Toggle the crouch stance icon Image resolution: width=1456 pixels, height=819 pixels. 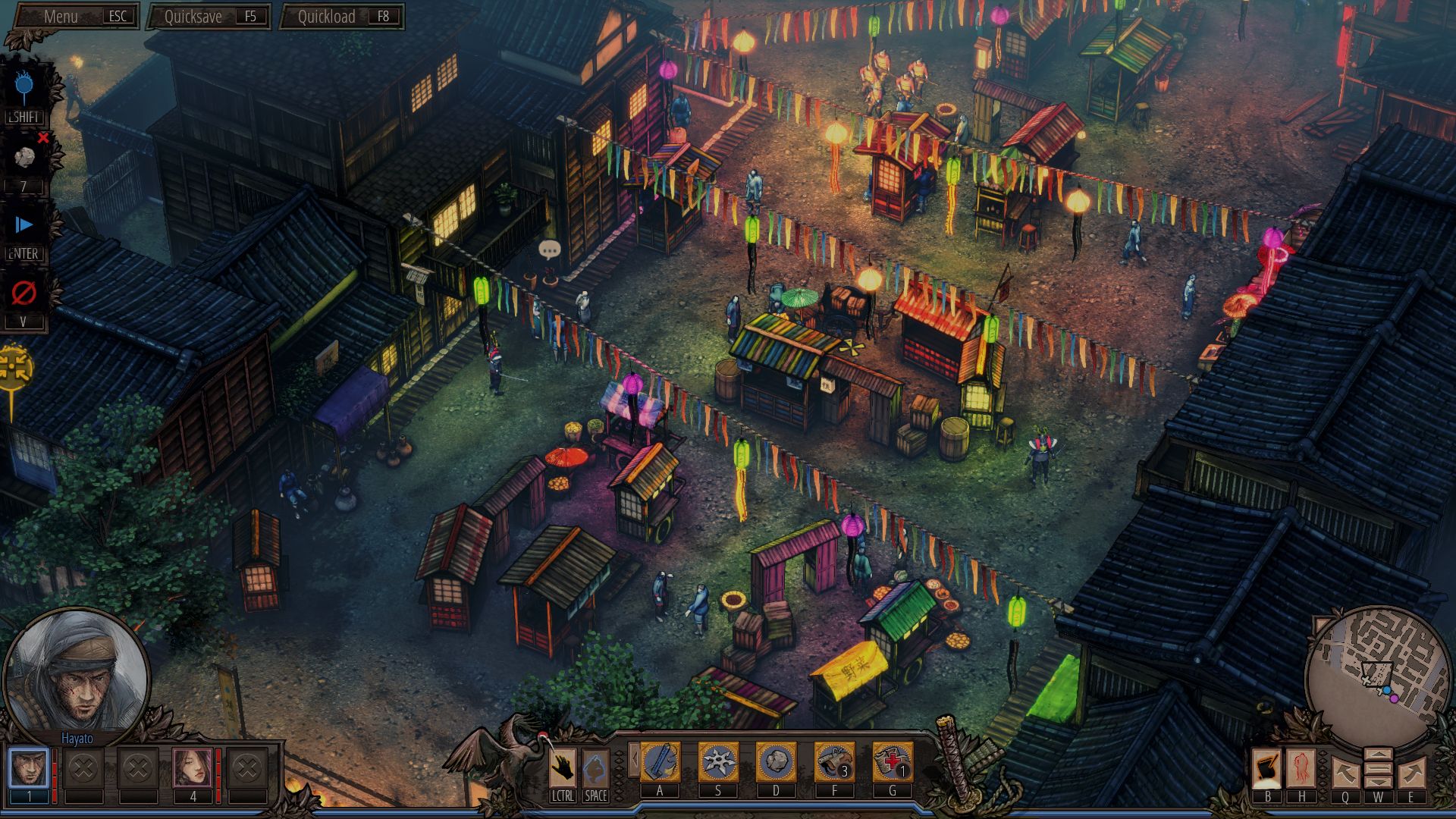595,767
